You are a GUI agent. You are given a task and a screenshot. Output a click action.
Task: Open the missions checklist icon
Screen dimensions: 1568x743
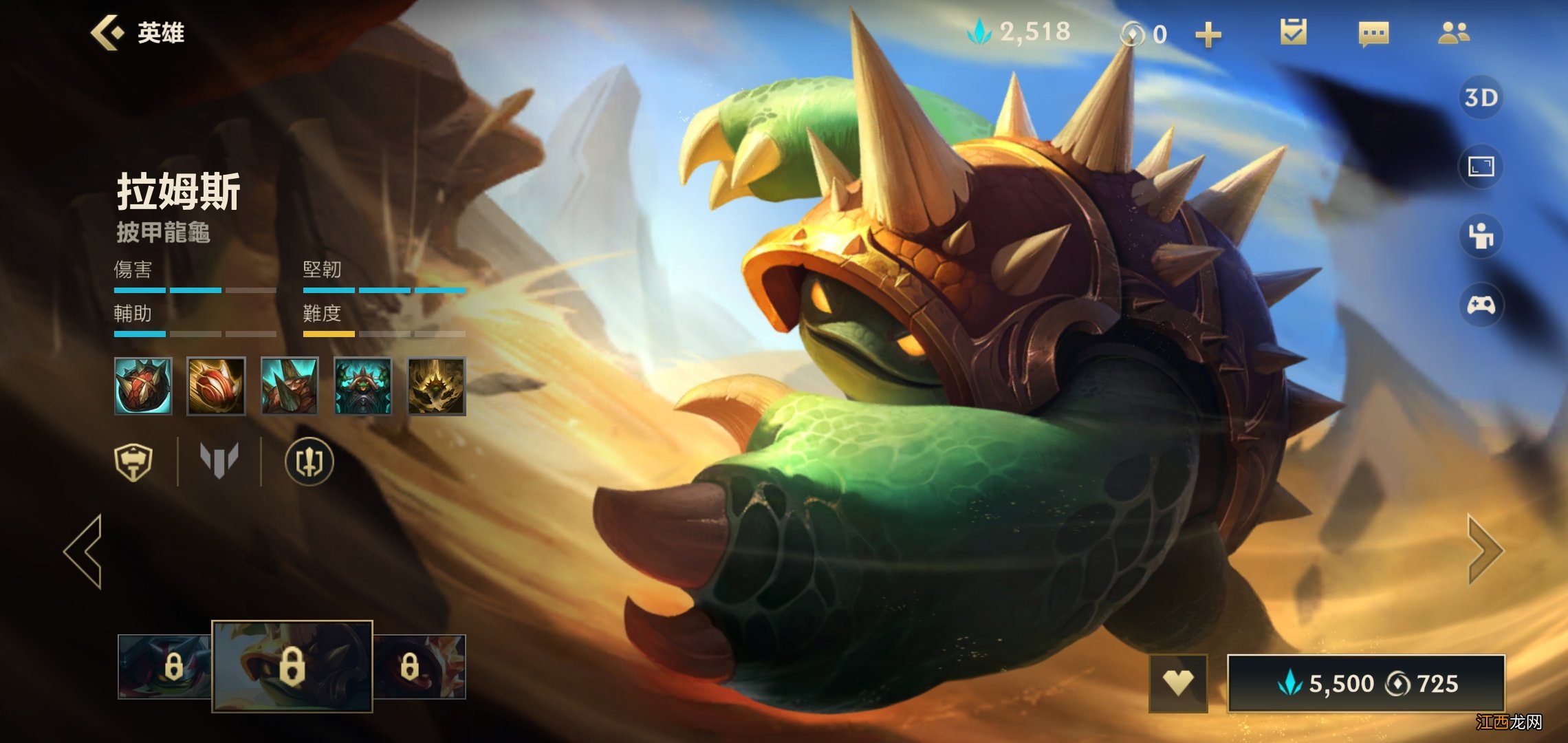(1293, 32)
